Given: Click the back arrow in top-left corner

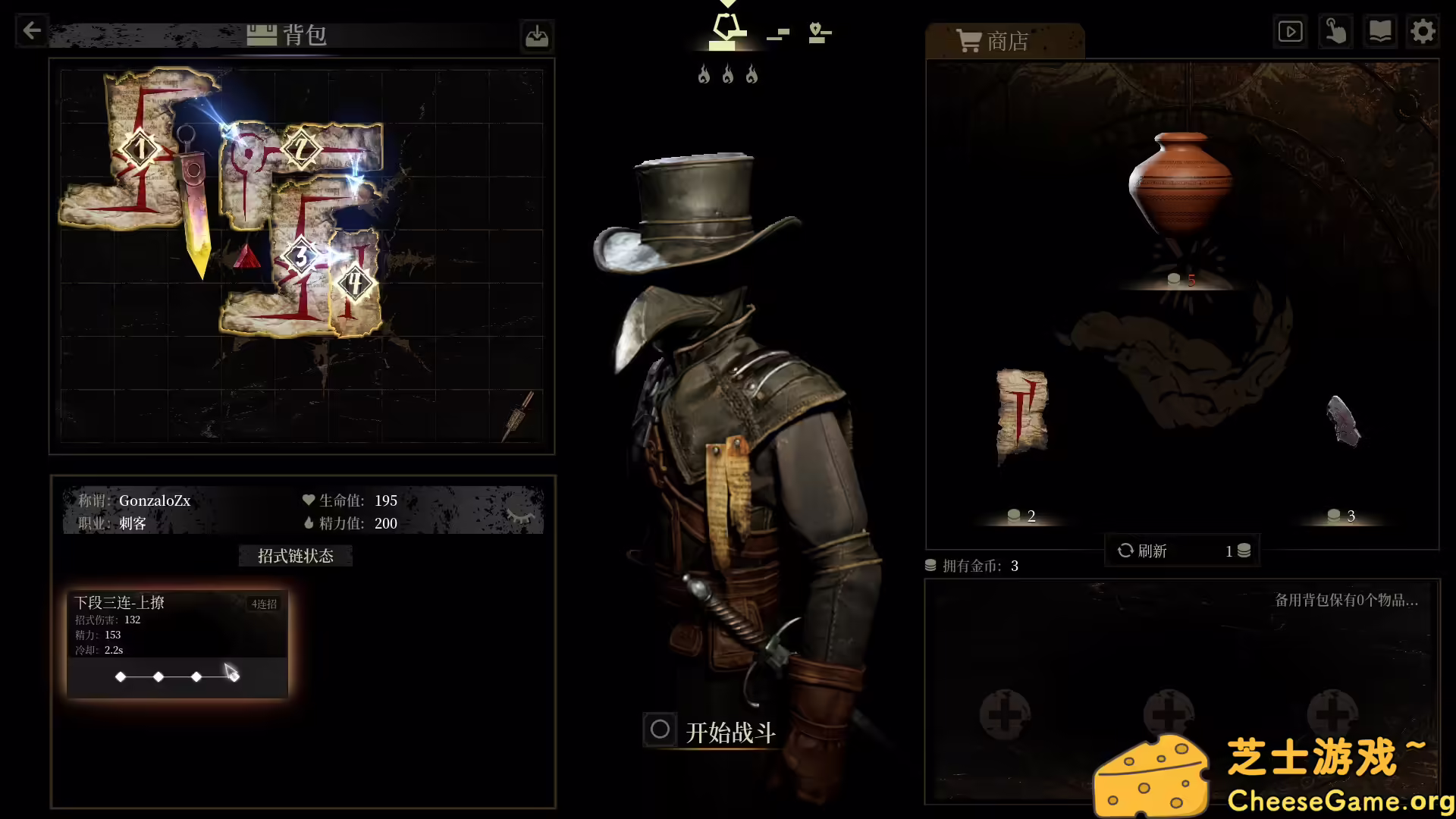Looking at the screenshot, I should [x=30, y=30].
